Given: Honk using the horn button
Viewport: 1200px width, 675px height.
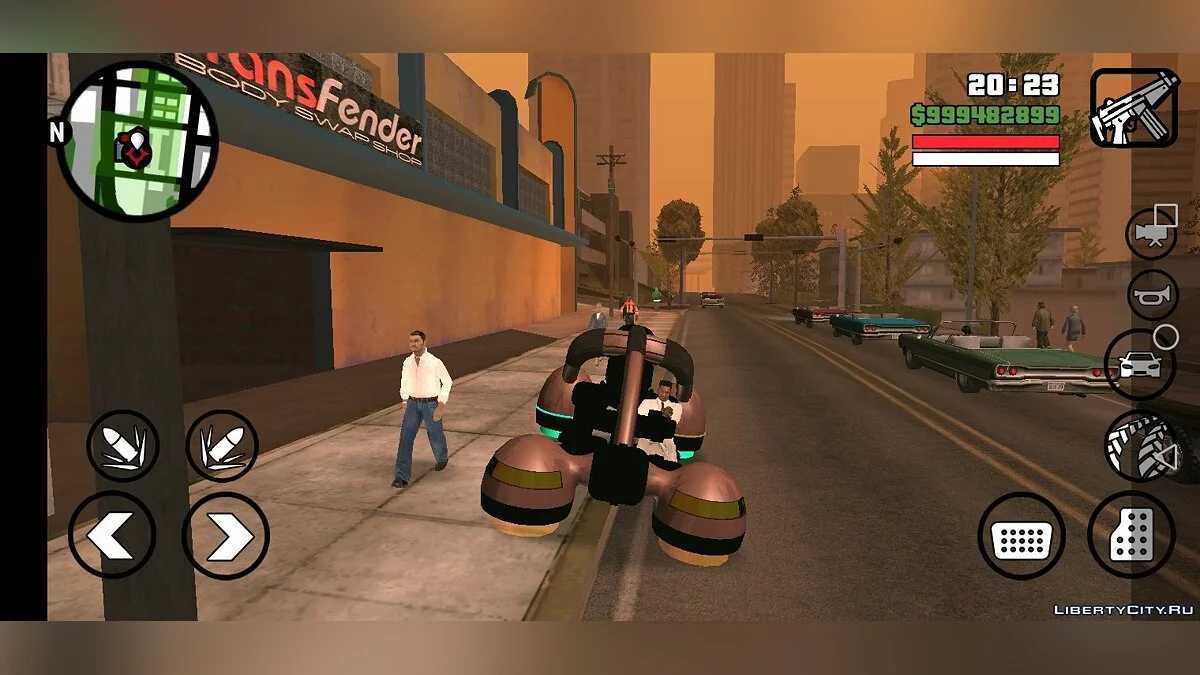Looking at the screenshot, I should (1153, 296).
